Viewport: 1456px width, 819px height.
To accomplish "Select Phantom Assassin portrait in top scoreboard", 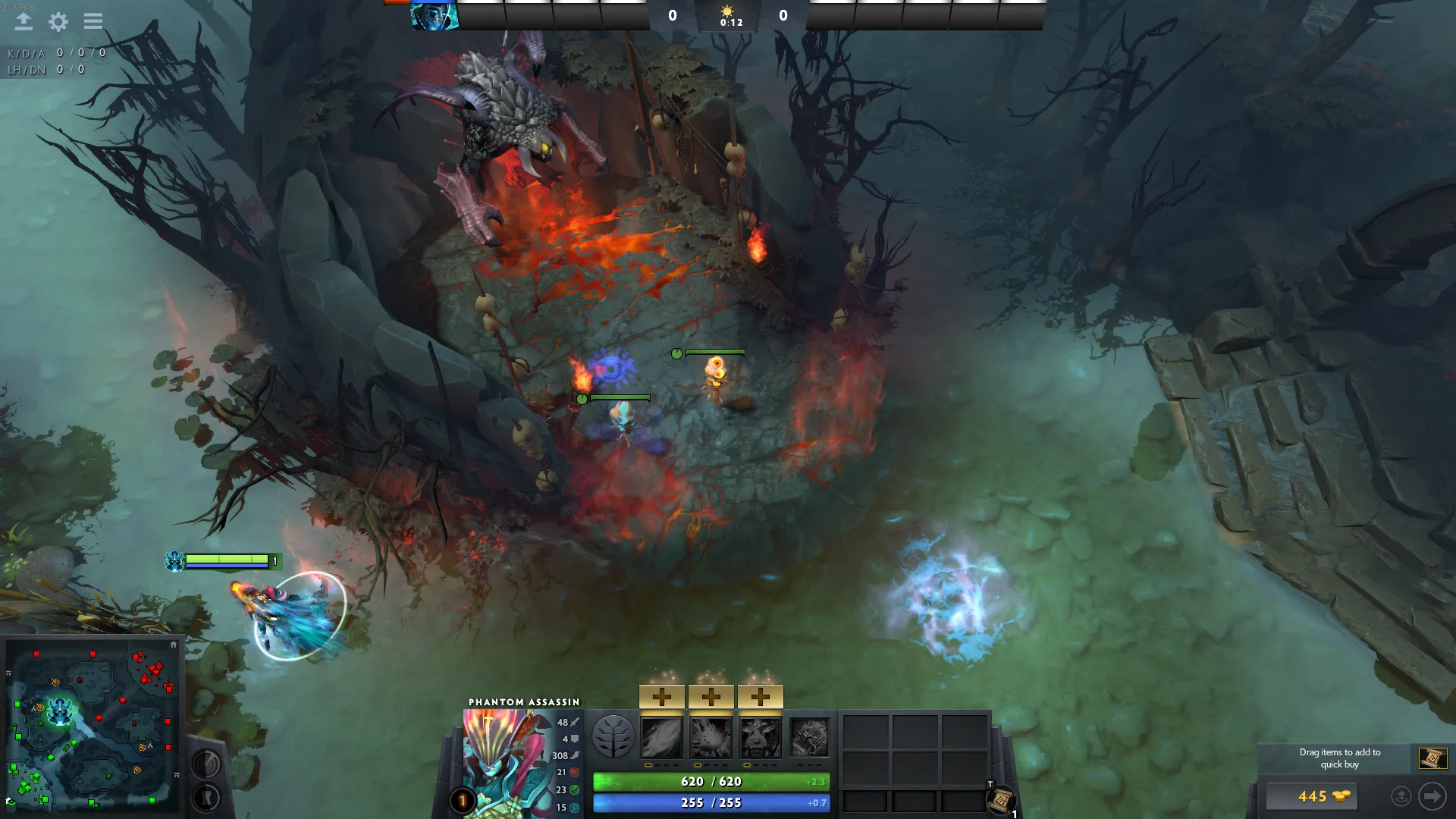I will click(x=434, y=16).
